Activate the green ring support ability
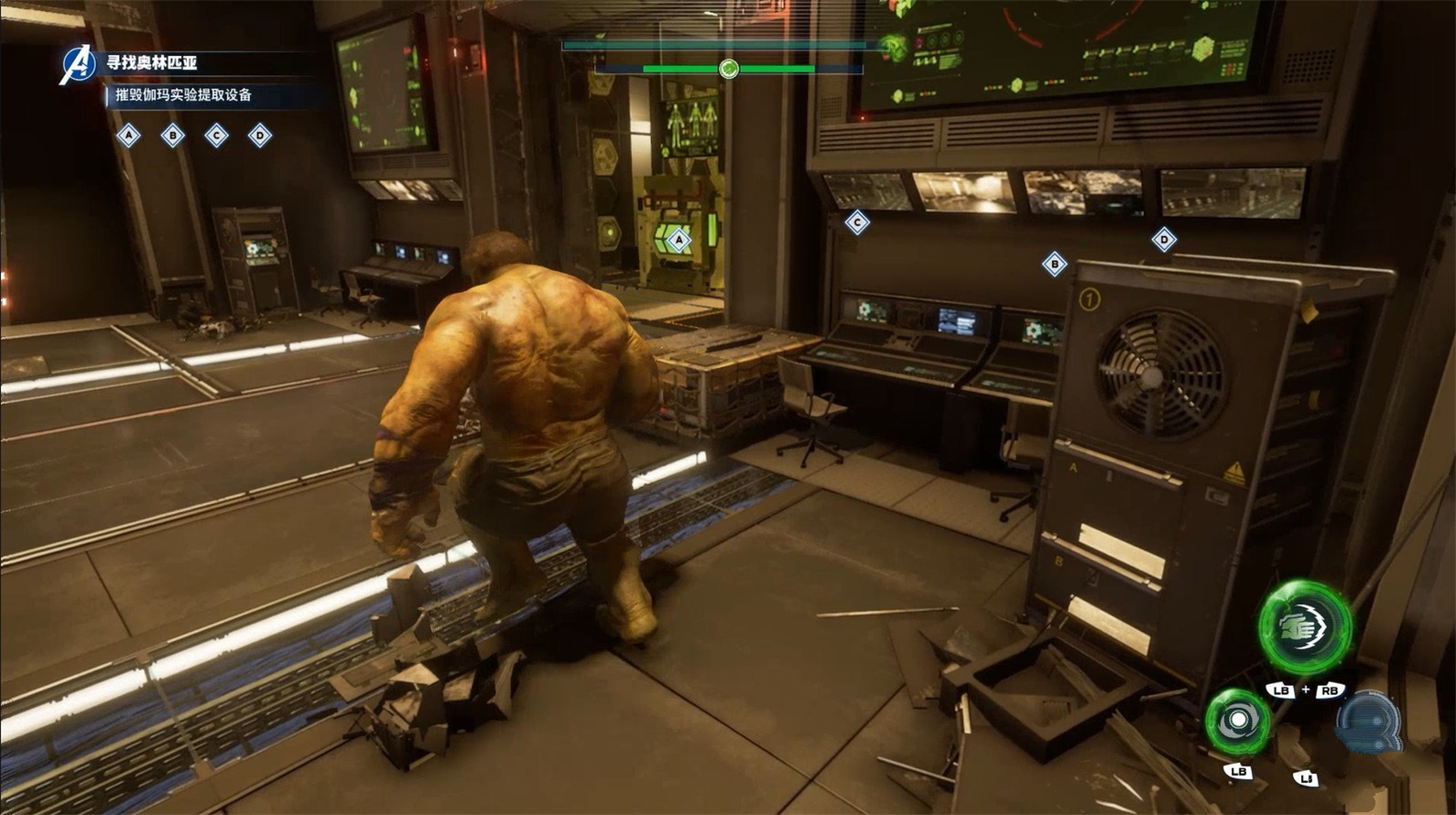Viewport: 1456px width, 815px height. point(1237,721)
